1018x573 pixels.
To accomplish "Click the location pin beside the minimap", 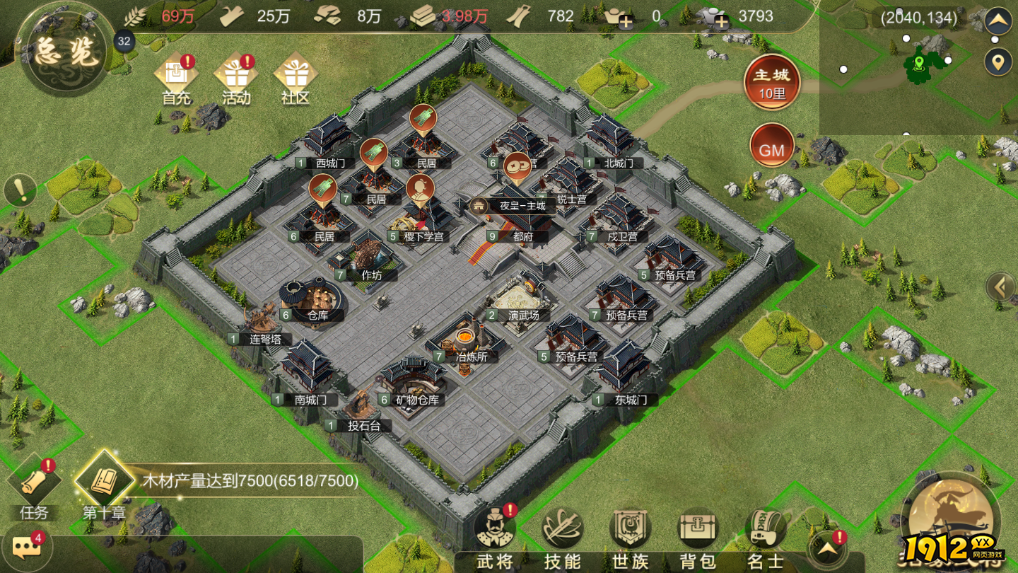I will [998, 63].
